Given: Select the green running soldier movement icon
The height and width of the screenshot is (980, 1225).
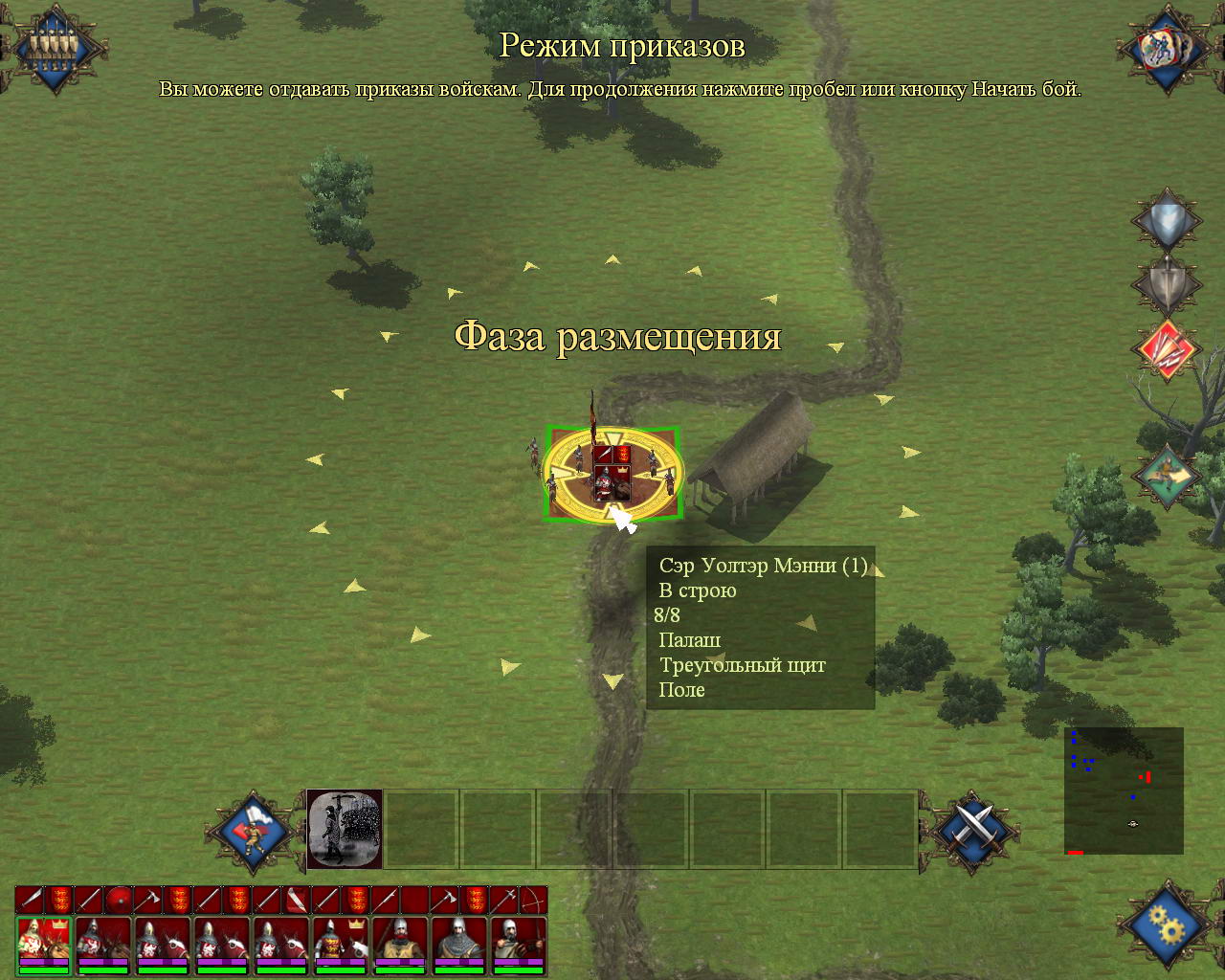Looking at the screenshot, I should [x=1166, y=474].
